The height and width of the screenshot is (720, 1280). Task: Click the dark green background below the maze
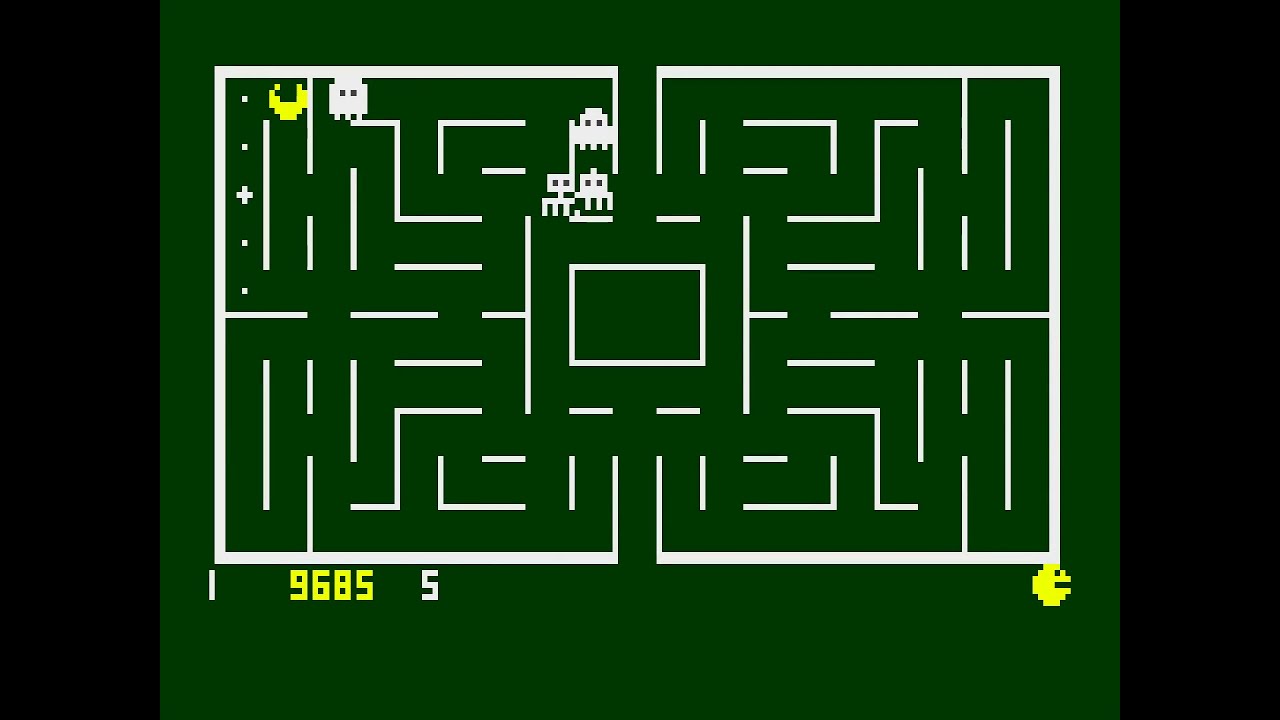point(640,660)
